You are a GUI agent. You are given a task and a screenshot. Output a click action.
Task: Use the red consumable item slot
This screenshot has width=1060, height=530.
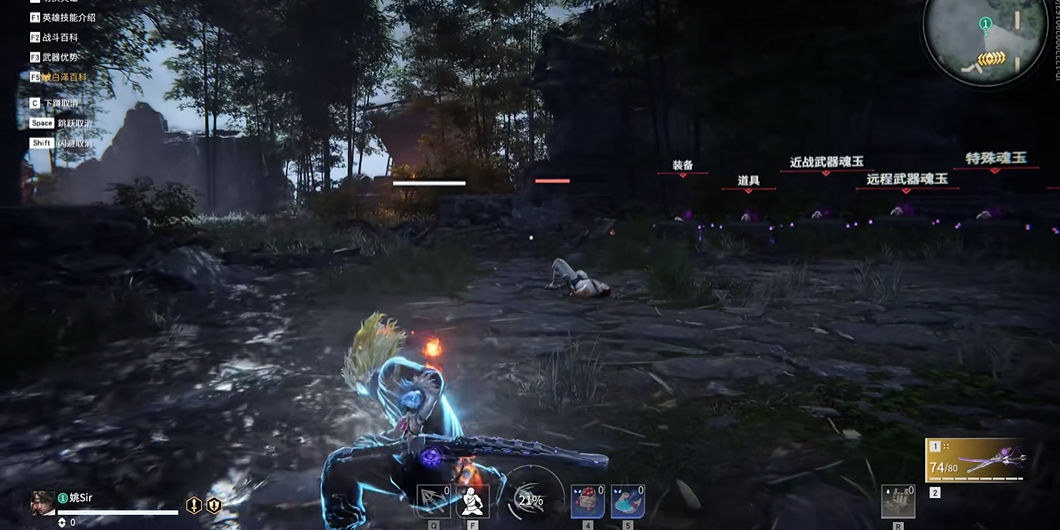point(587,501)
